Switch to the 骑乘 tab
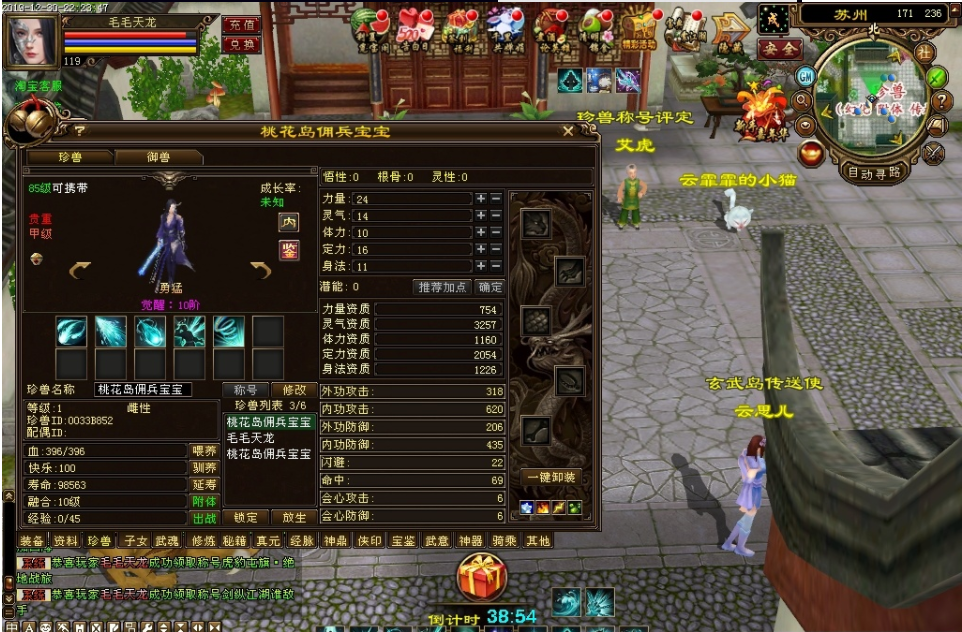962x632 pixels. pos(504,541)
